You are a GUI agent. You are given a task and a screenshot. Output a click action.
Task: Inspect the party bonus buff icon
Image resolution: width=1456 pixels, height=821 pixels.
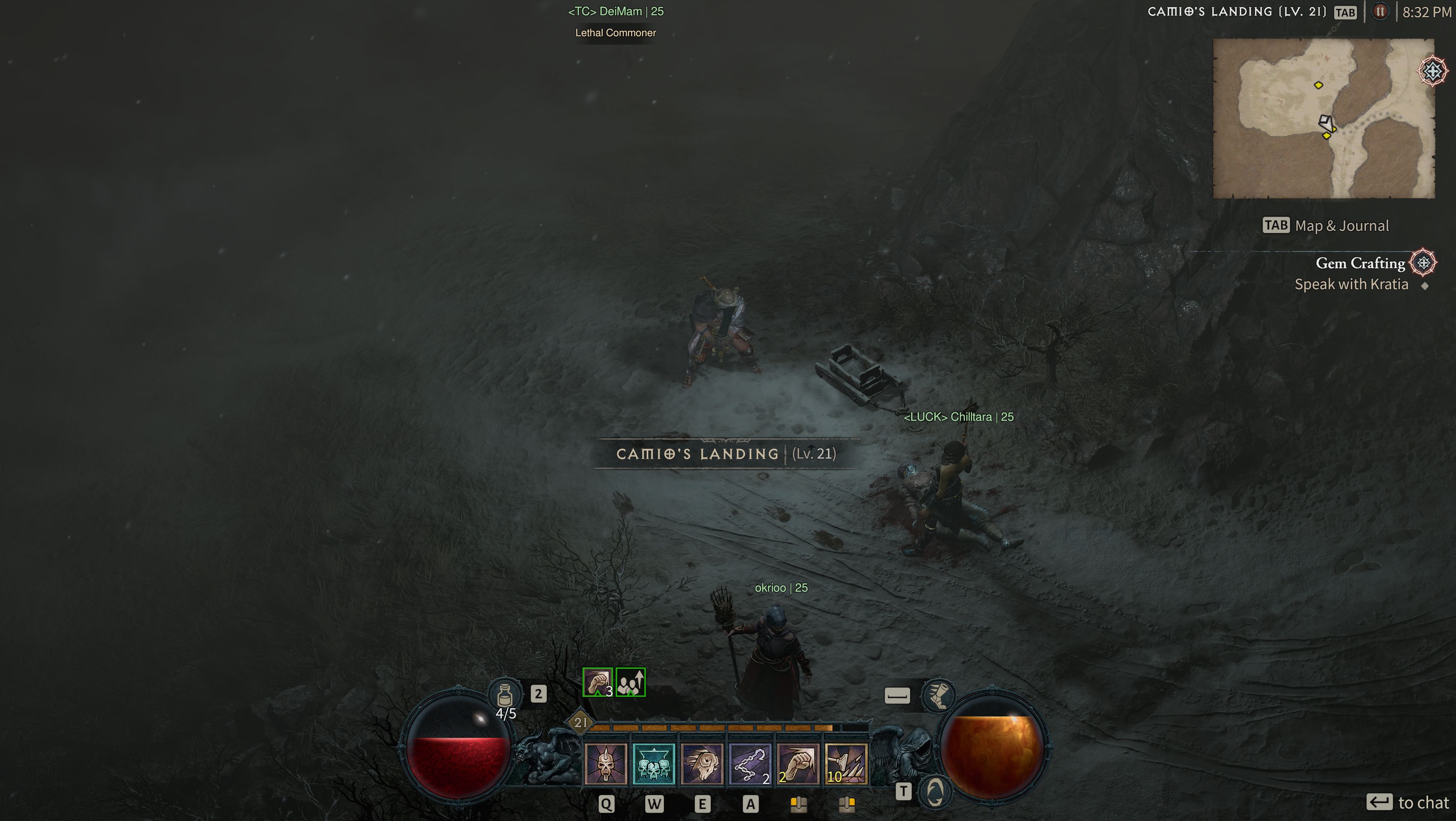pyautogui.click(x=630, y=683)
